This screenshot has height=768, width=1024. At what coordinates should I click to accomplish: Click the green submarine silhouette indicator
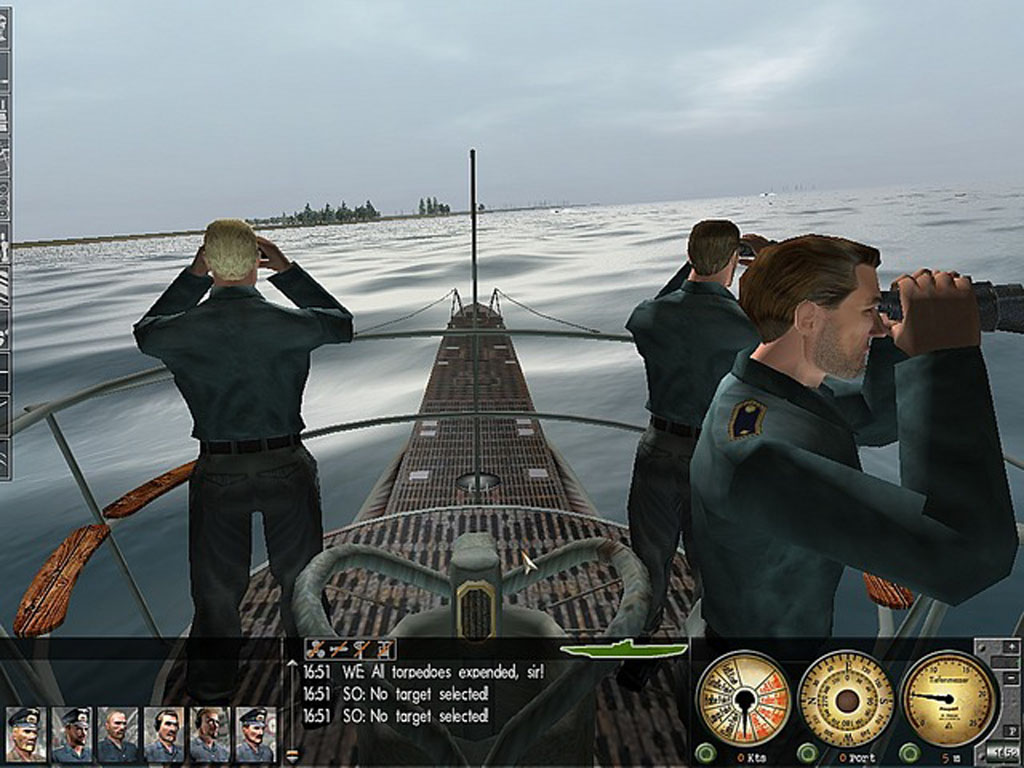(x=622, y=649)
